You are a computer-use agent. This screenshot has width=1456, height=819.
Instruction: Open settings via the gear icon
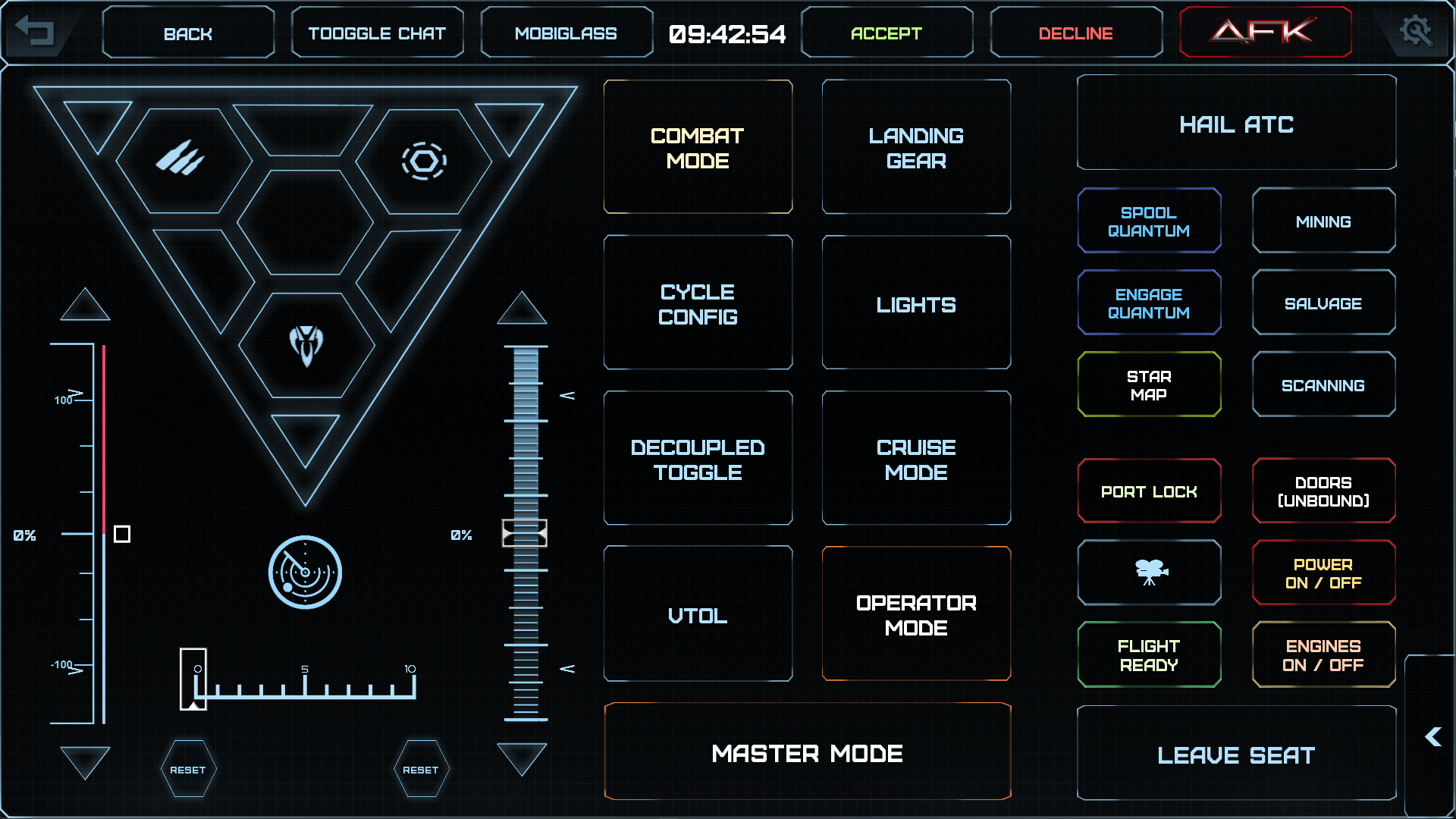(x=1418, y=32)
